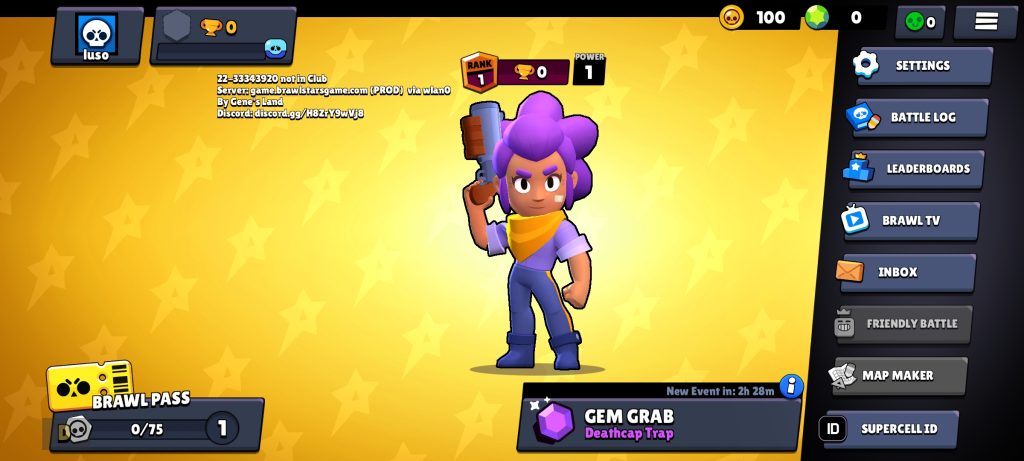Launch the Map Maker
This screenshot has width=1024, height=461.
[x=899, y=375]
